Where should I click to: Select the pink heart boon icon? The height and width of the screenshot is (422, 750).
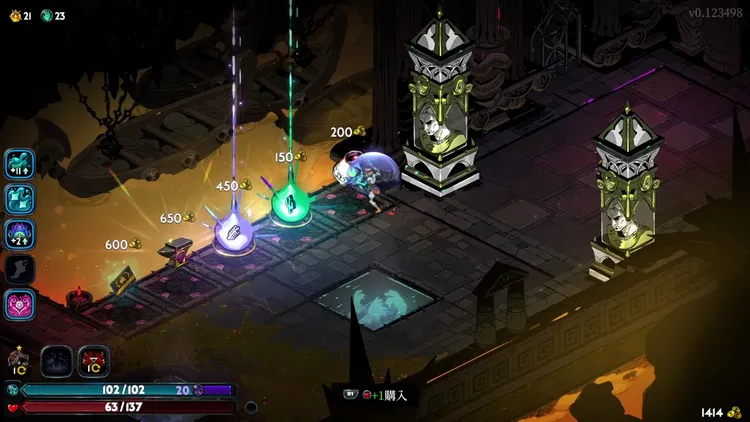pyautogui.click(x=20, y=303)
